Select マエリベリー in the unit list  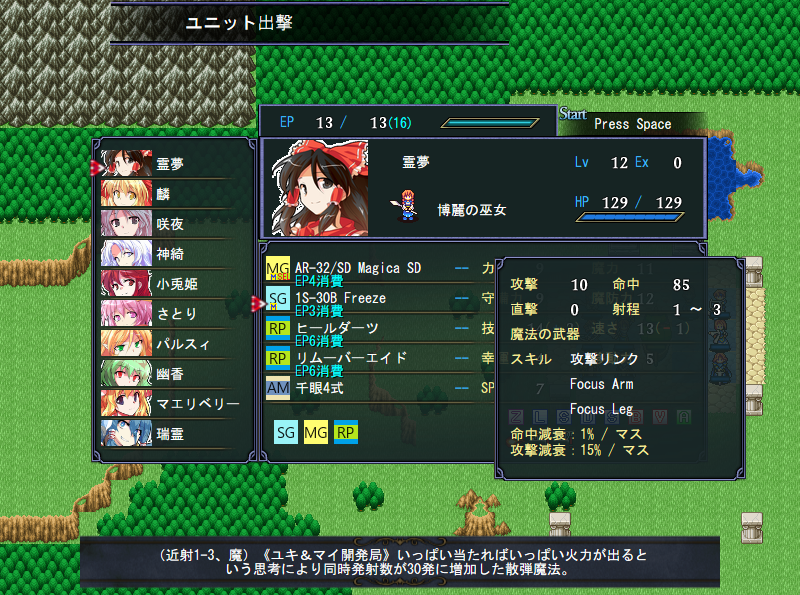click(x=170, y=403)
